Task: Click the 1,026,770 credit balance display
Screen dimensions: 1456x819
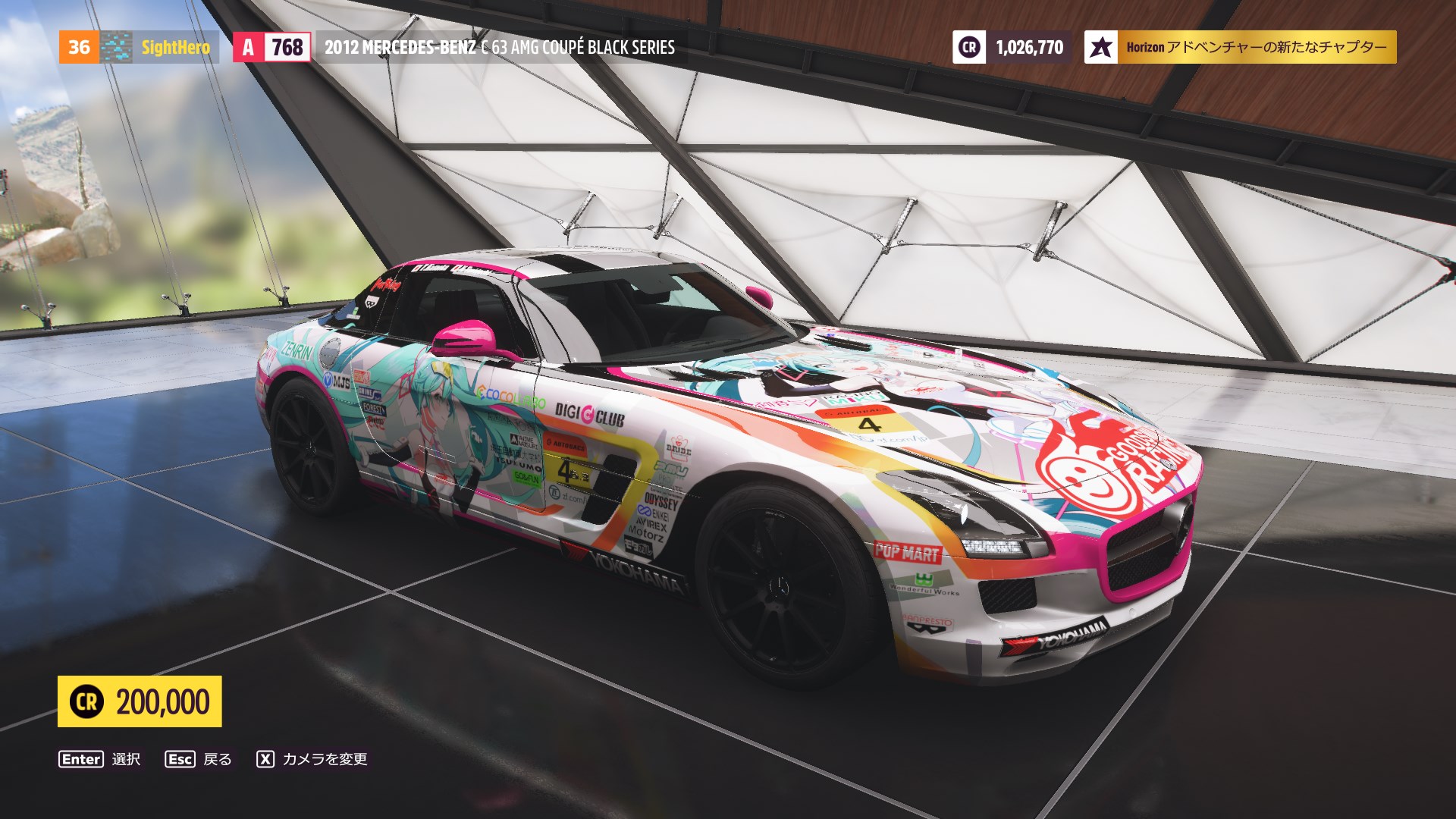Action: pyautogui.click(x=1028, y=47)
